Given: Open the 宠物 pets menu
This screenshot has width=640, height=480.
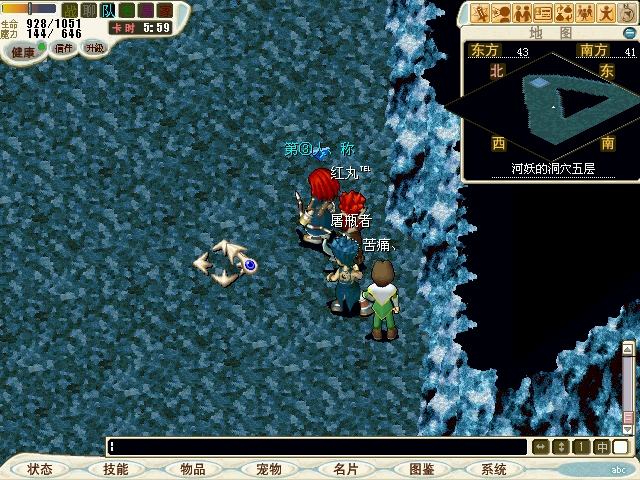Looking at the screenshot, I should 268,469.
